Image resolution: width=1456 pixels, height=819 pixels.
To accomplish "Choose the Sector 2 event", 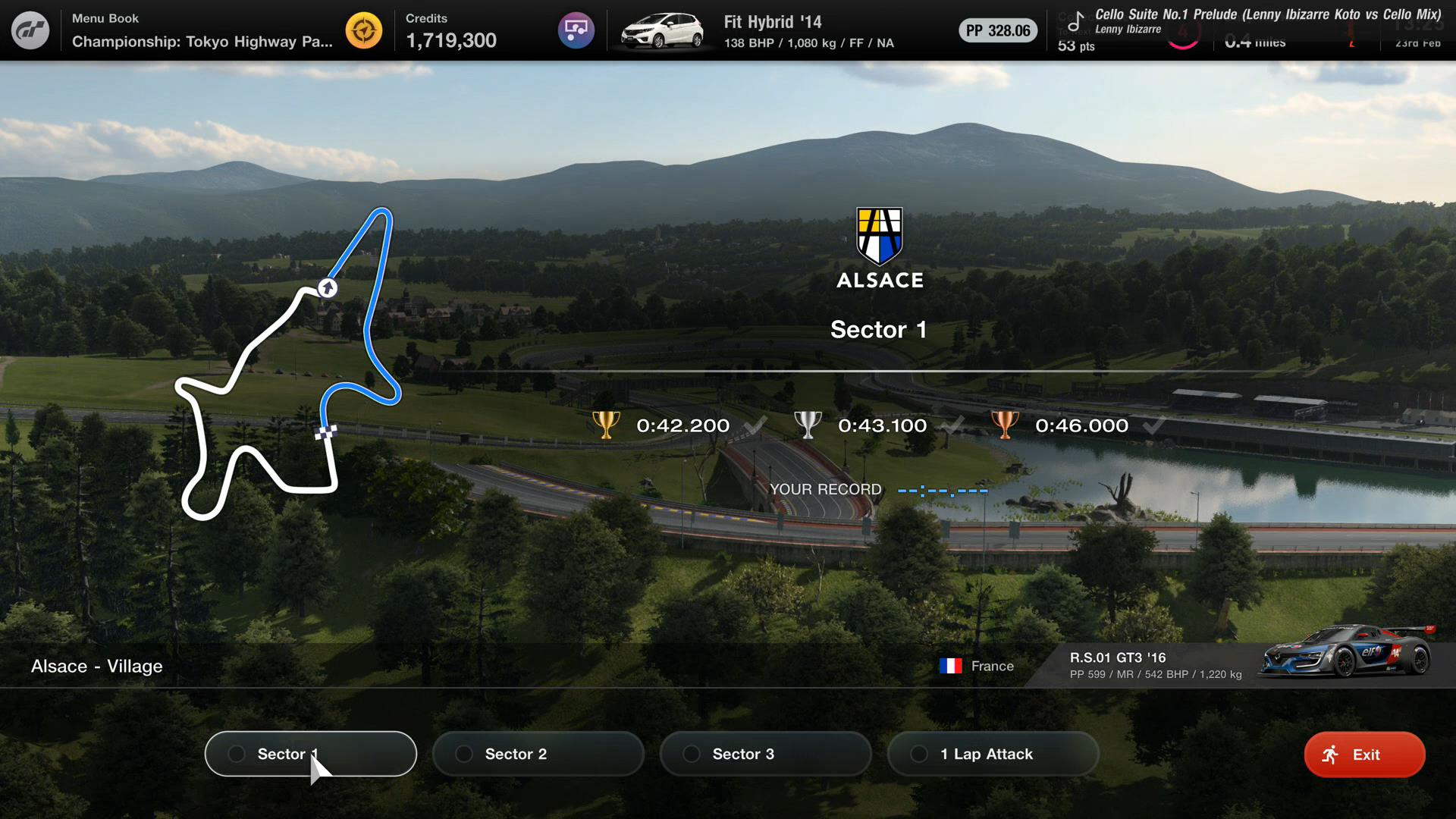I will (x=538, y=754).
